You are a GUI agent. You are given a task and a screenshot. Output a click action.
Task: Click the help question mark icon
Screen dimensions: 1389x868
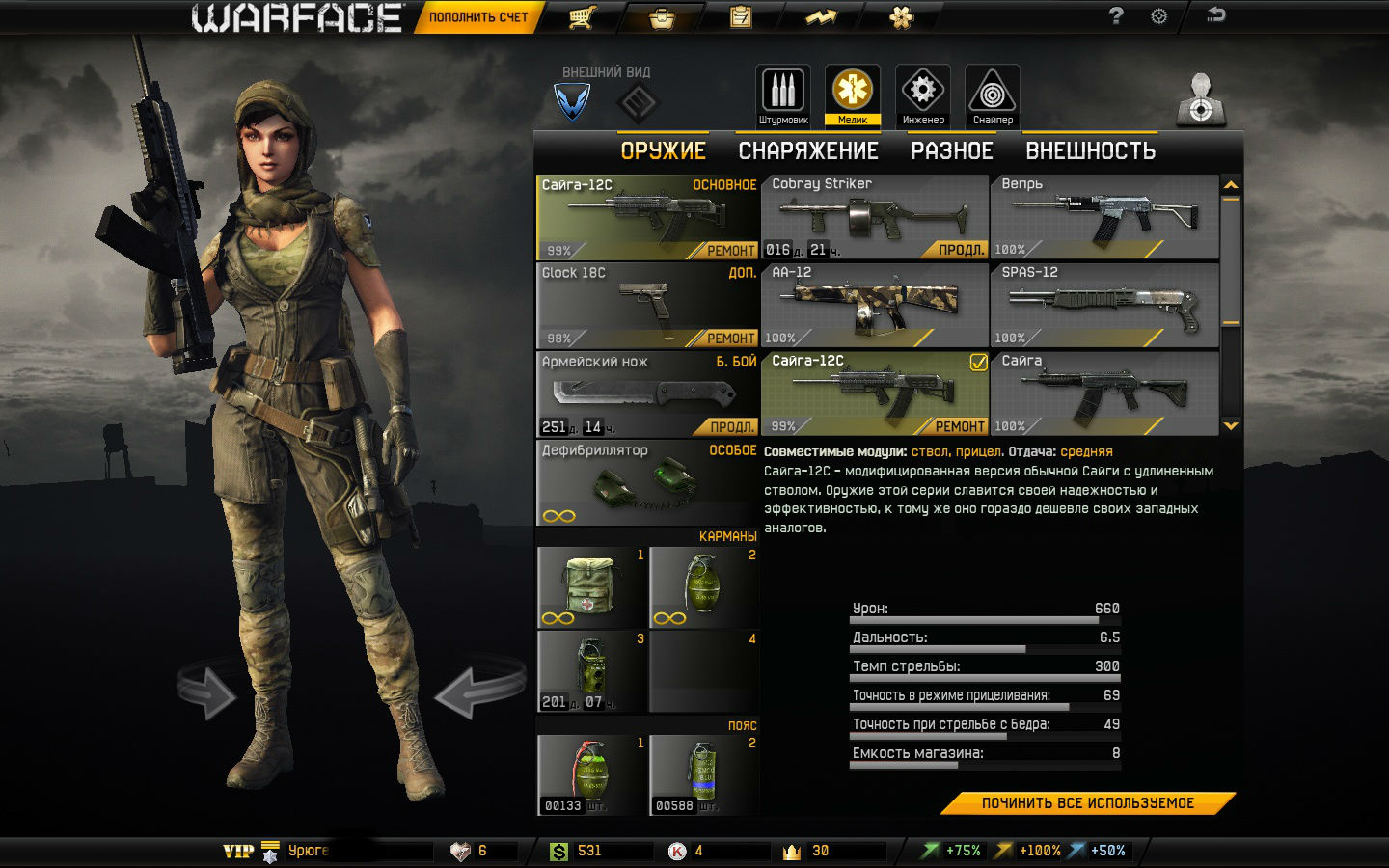coord(1116,16)
